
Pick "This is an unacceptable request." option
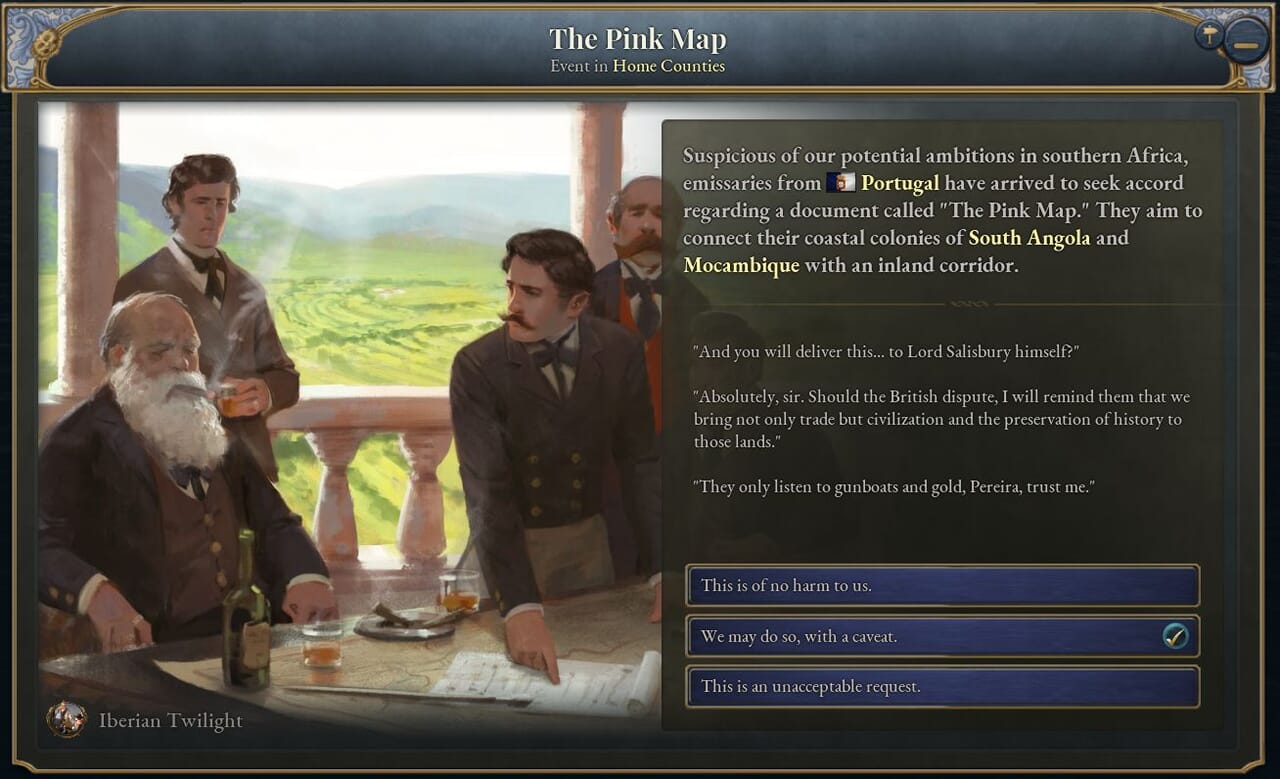pos(942,687)
